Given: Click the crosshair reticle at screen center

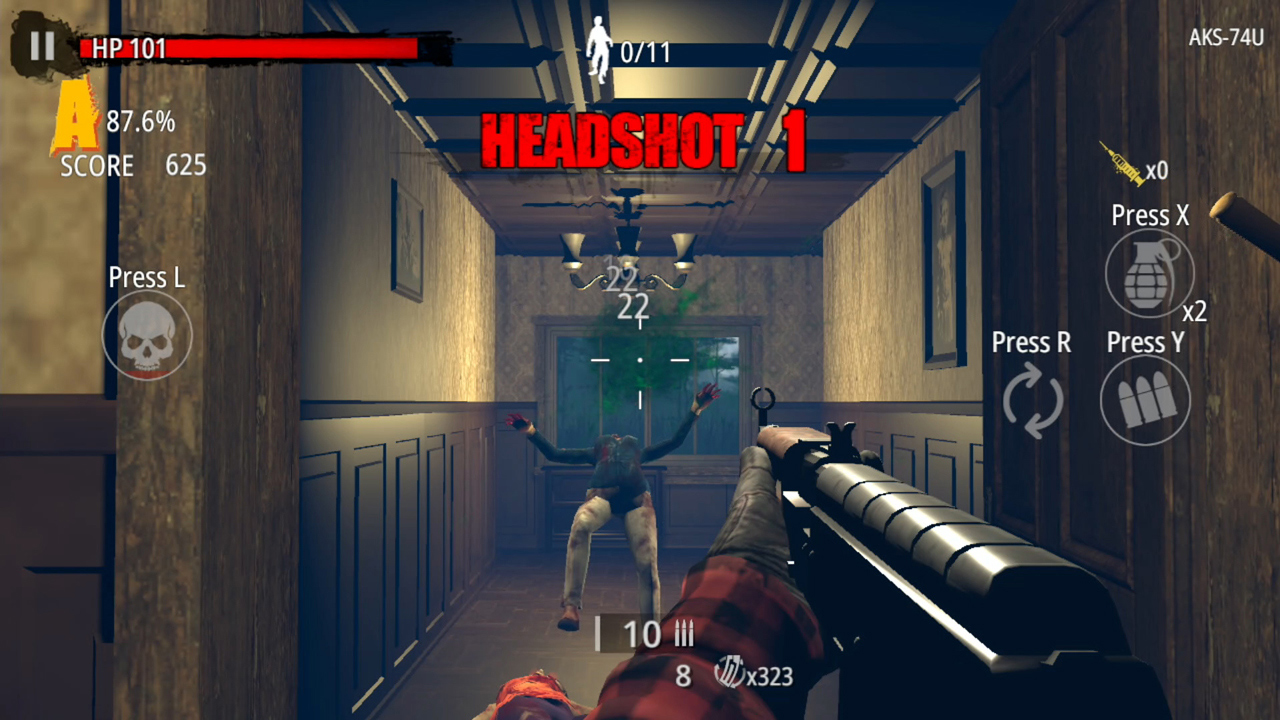Looking at the screenshot, I should pos(639,360).
